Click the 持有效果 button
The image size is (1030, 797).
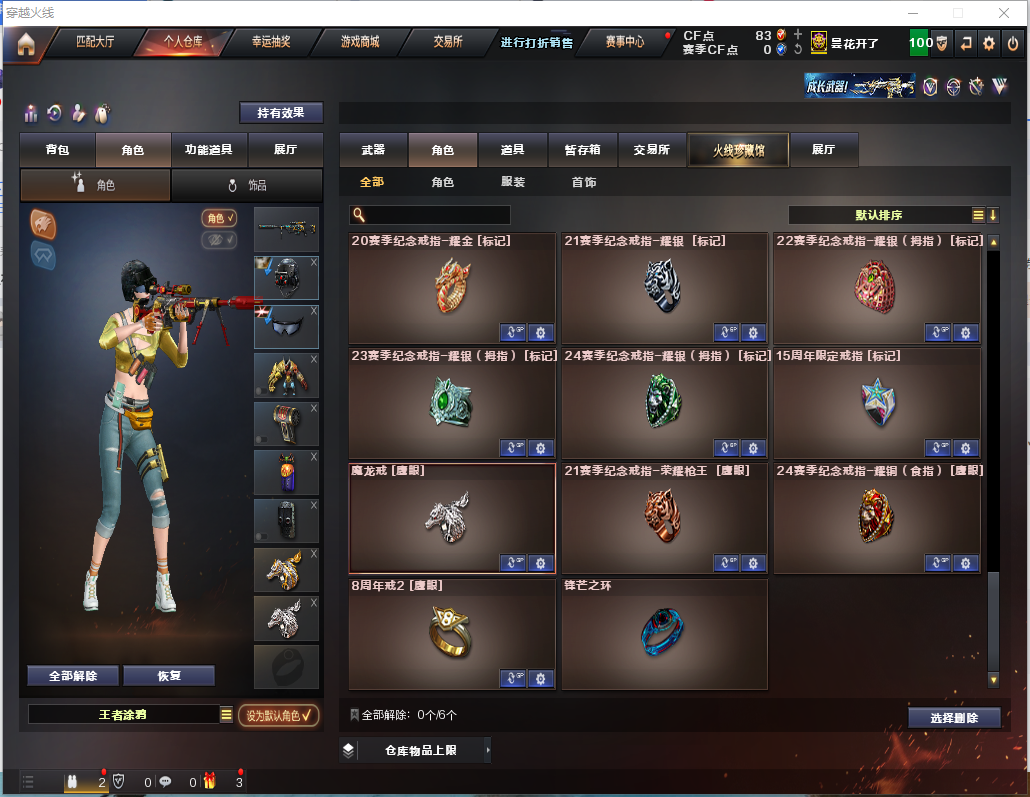[281, 113]
